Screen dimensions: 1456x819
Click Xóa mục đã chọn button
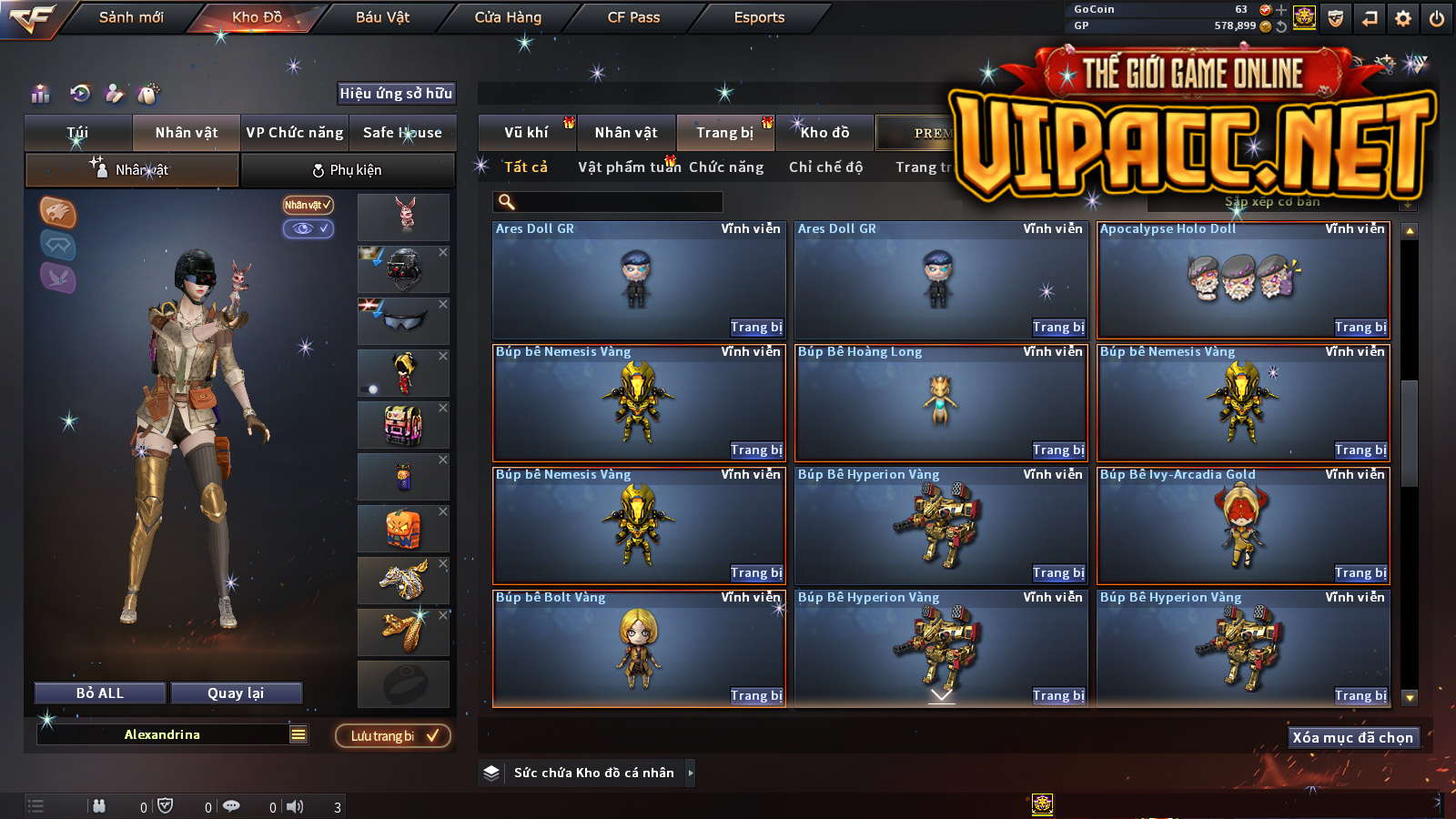click(x=1352, y=738)
